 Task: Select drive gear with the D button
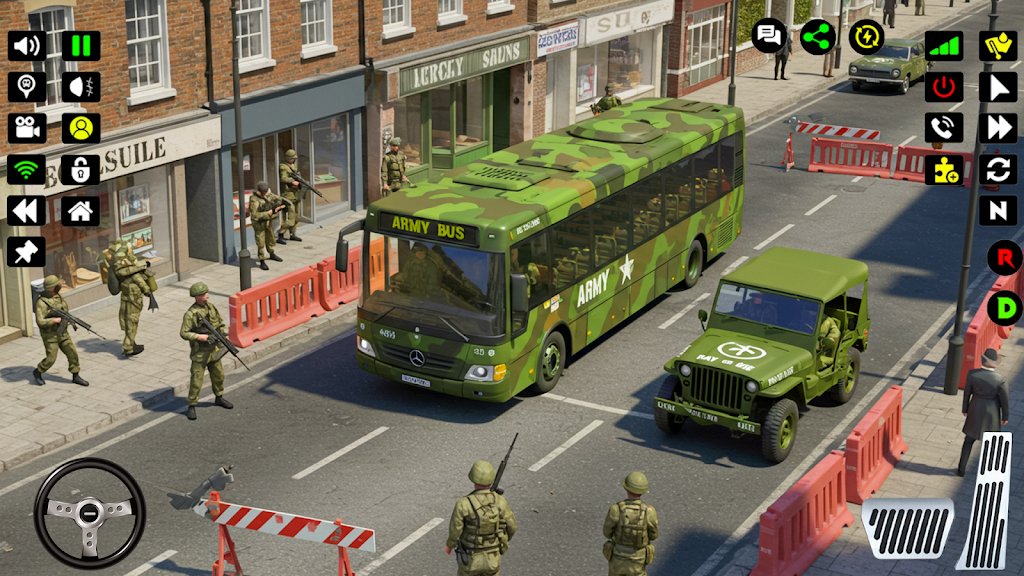tap(1004, 307)
